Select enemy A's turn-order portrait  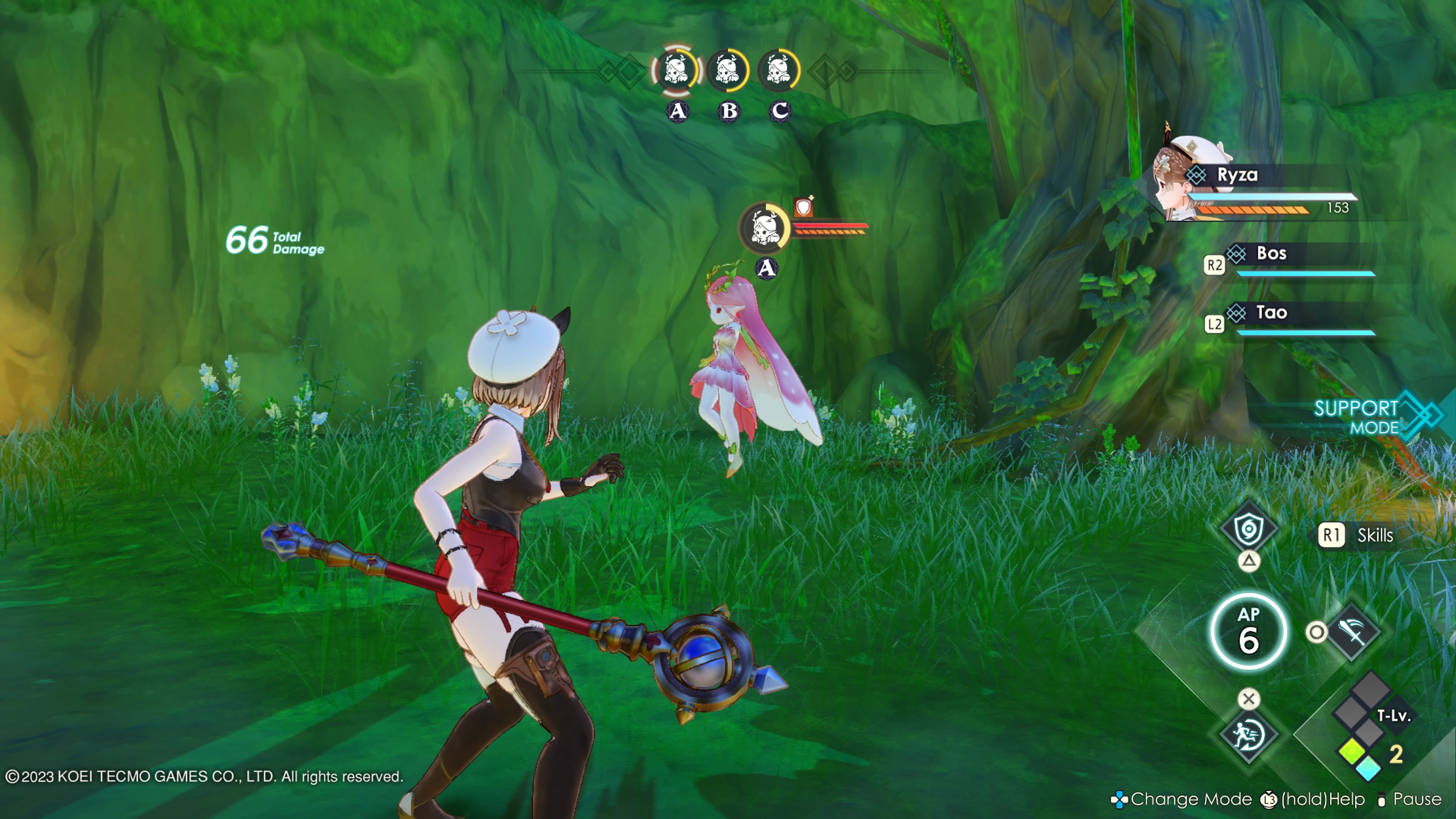[676, 71]
